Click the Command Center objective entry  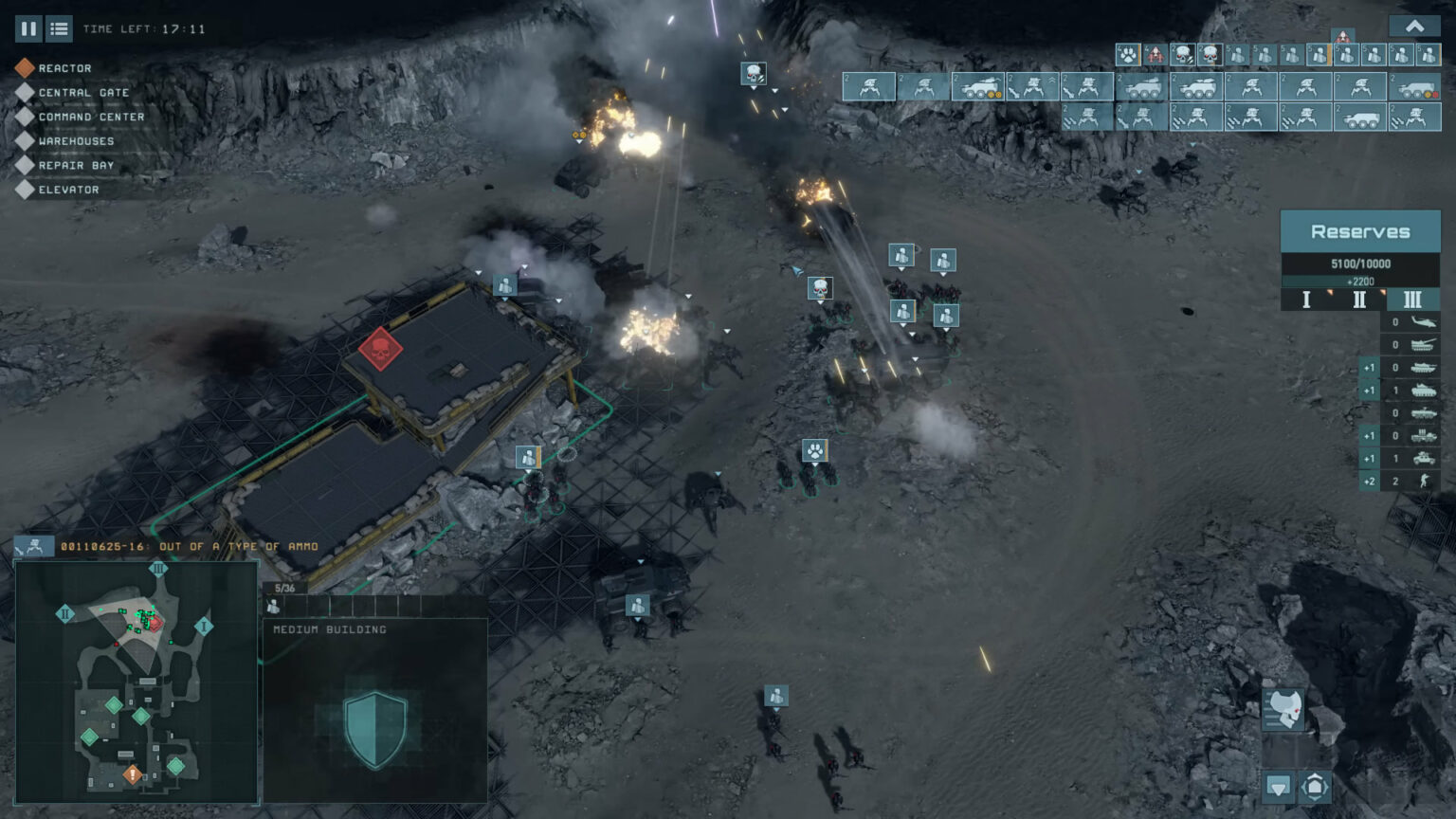click(x=91, y=116)
